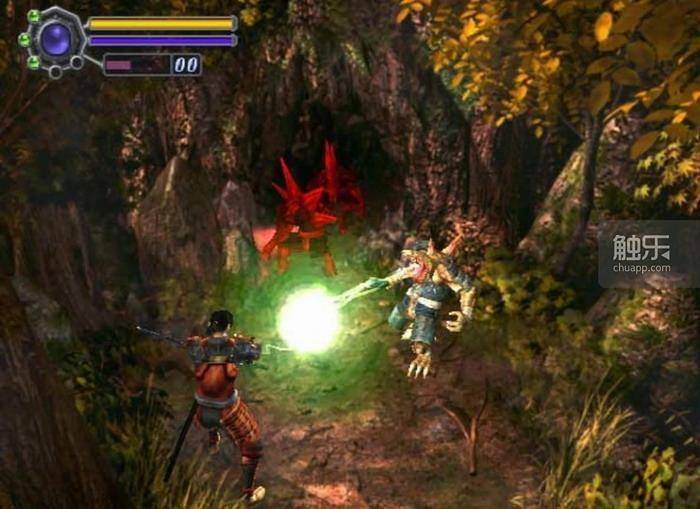Click the purple Oni orb icon

click(x=55, y=40)
